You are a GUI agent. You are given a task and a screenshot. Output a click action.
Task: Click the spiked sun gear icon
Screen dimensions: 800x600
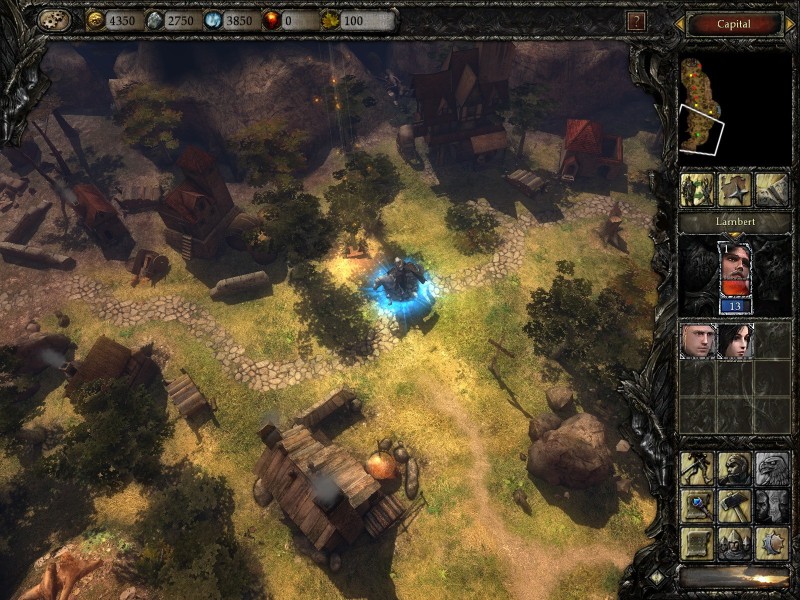[771, 542]
